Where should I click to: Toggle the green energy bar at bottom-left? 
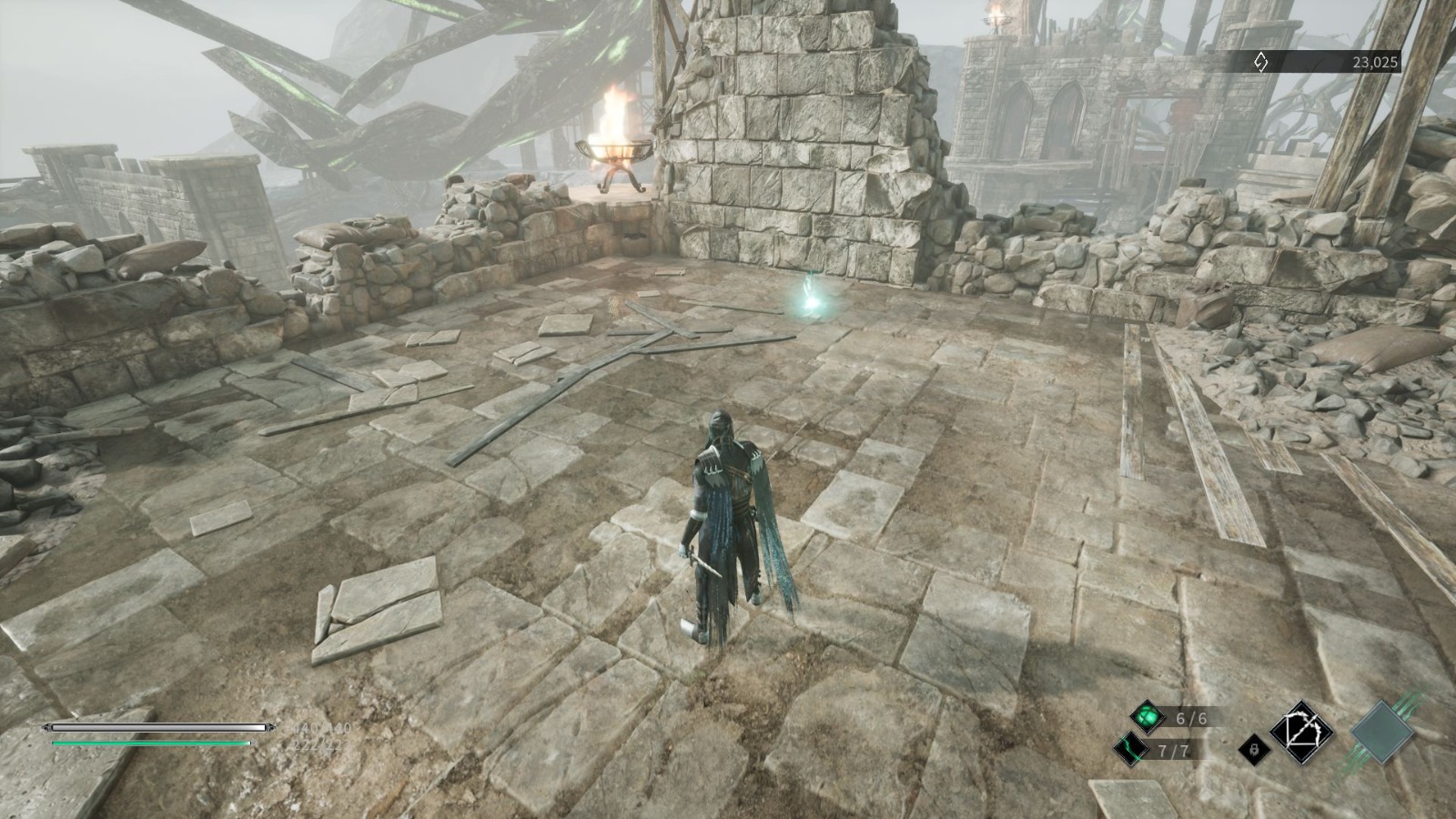point(151,743)
